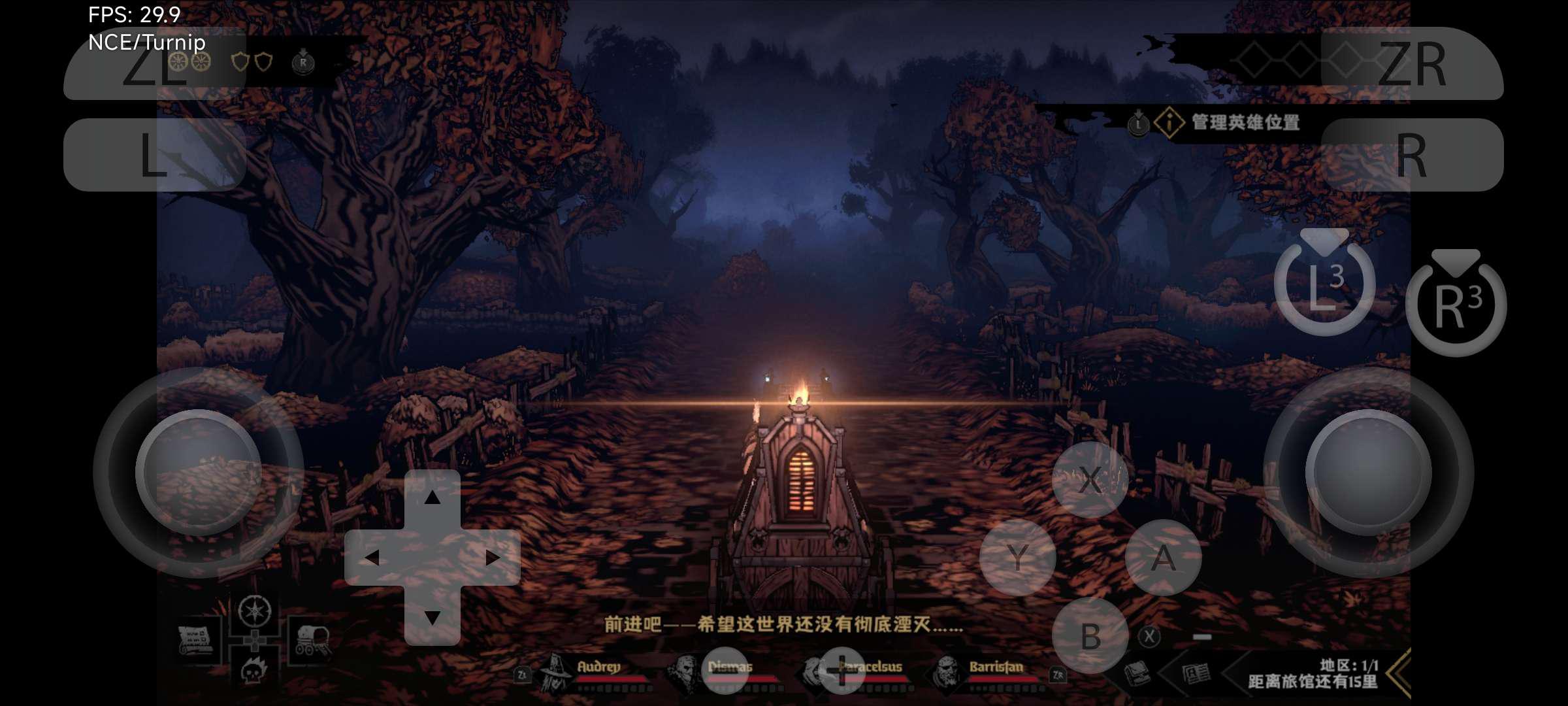1568x706 pixels.
Task: Open the closed book icon
Action: (1137, 673)
